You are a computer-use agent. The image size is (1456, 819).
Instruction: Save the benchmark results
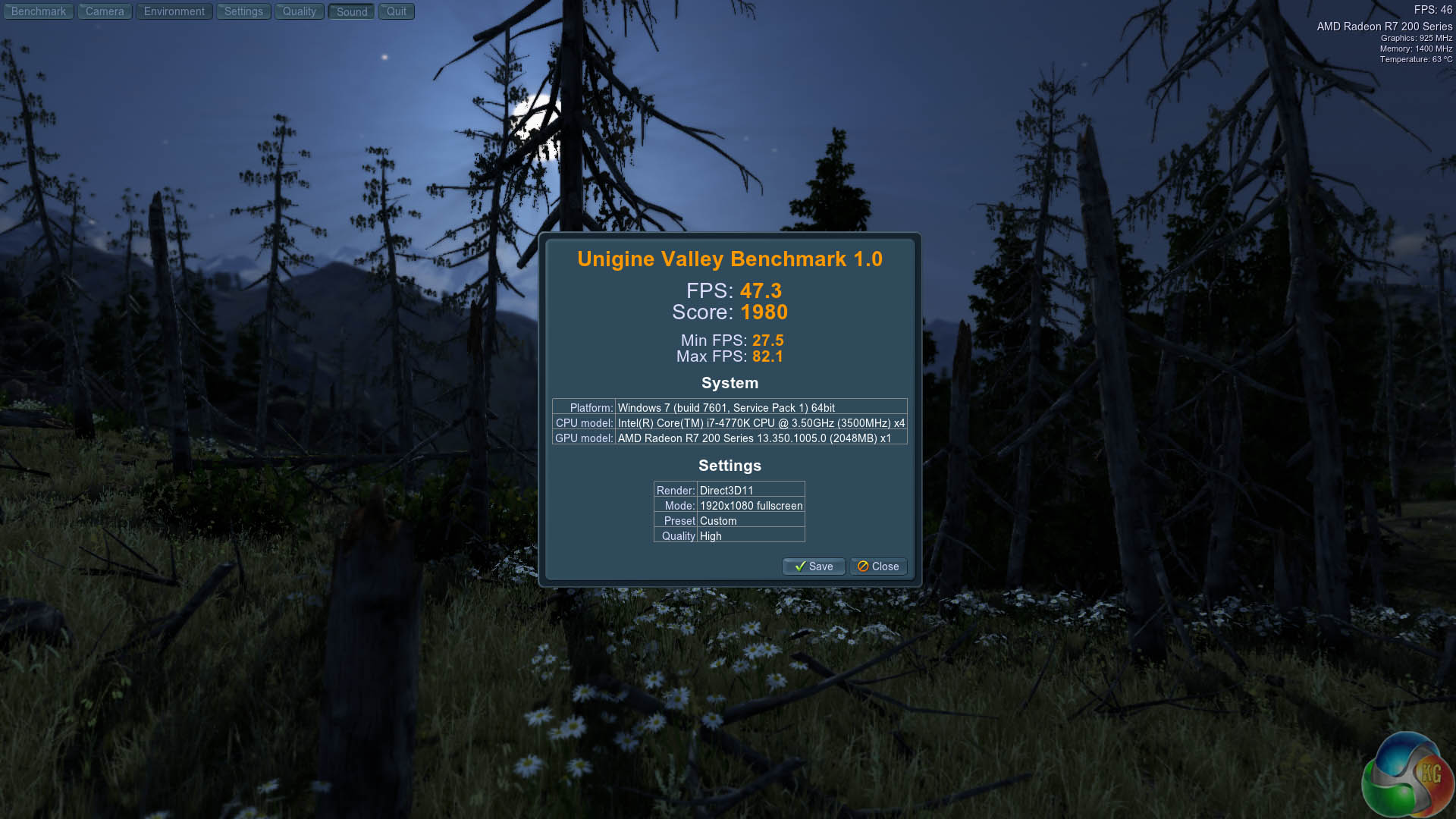(x=813, y=566)
